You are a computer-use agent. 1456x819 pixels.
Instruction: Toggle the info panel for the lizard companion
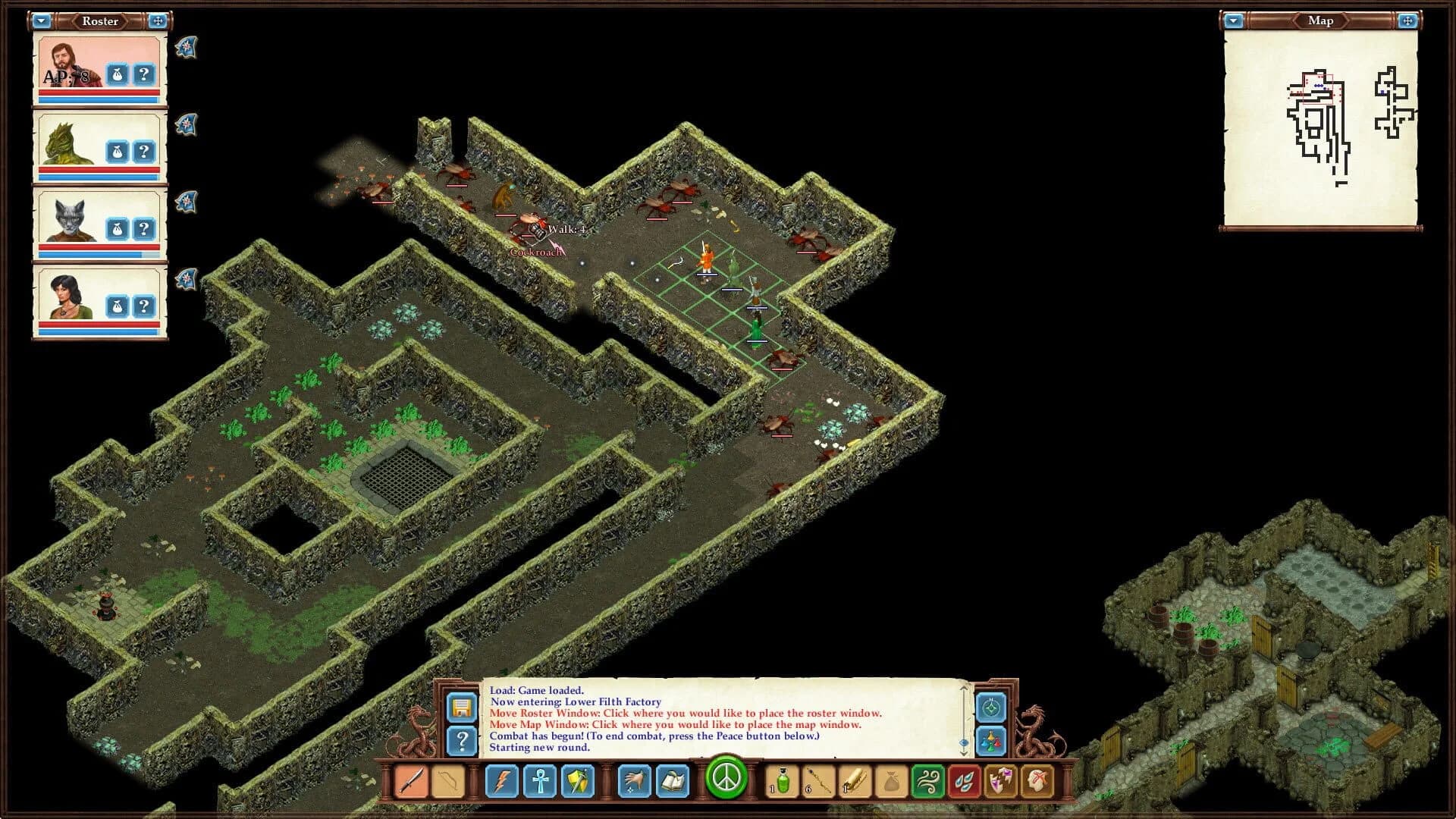coord(144,149)
